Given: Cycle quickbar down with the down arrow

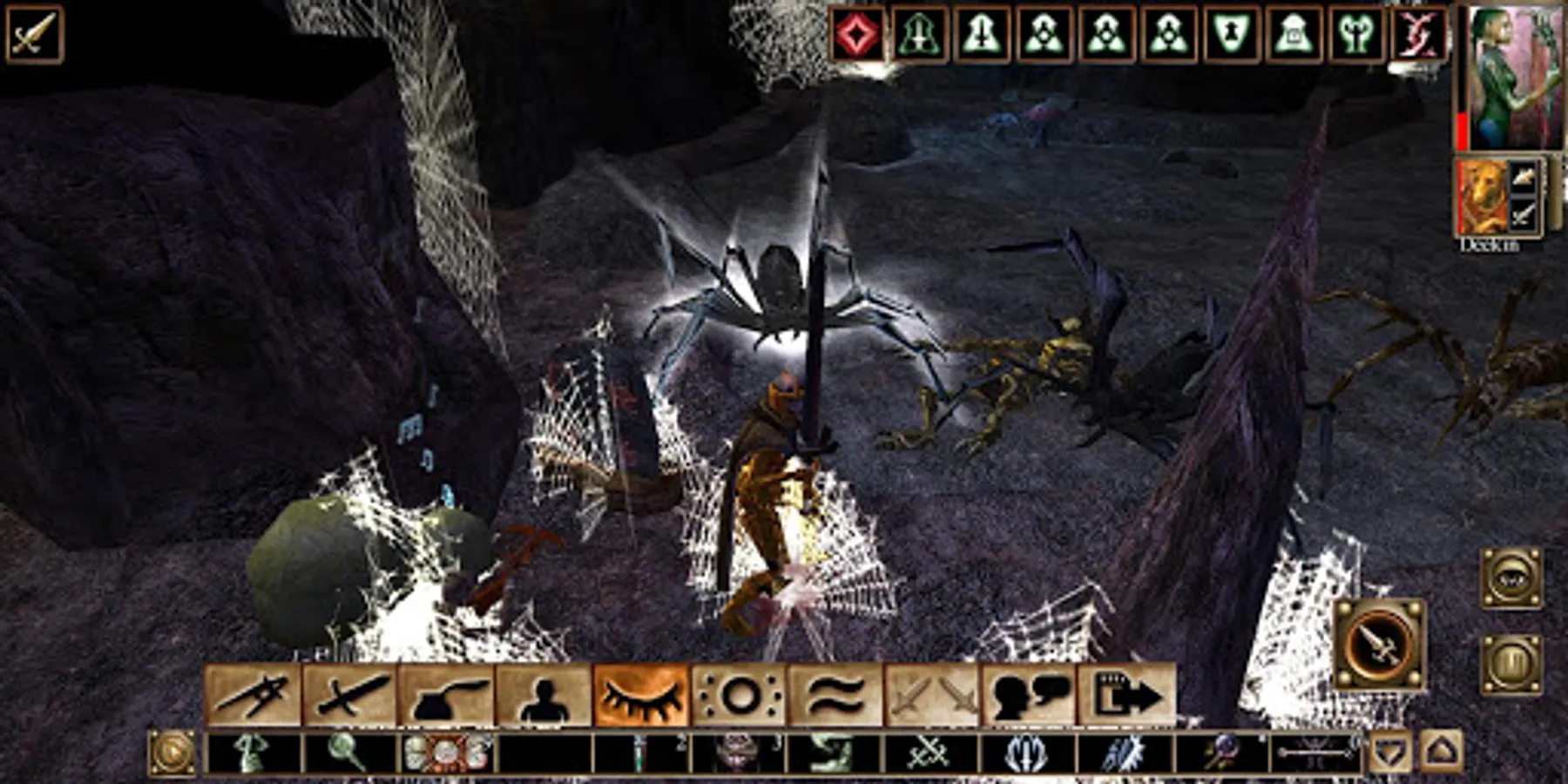Looking at the screenshot, I should click(1390, 753).
